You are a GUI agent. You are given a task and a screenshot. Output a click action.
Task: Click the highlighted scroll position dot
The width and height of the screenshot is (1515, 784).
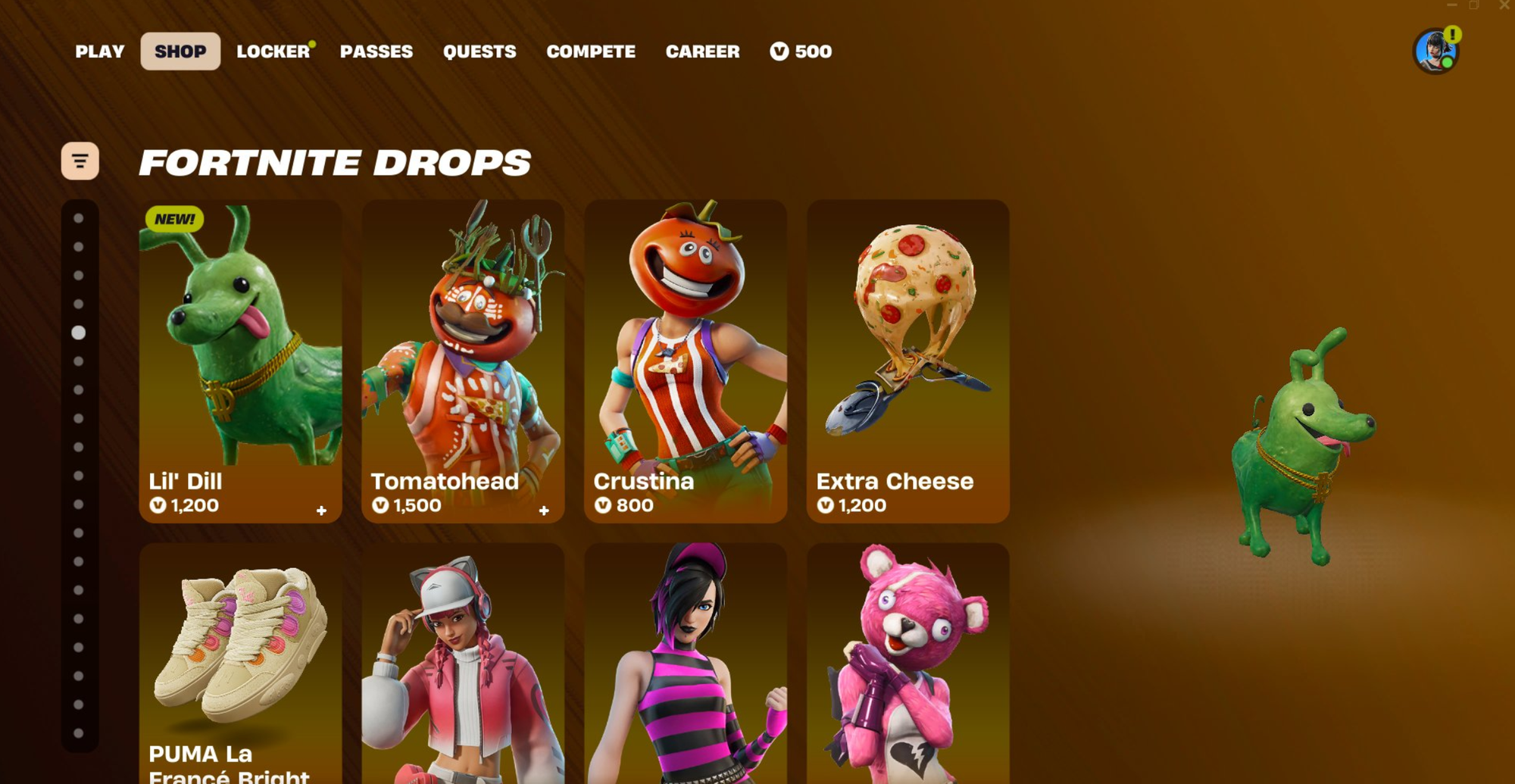(79, 330)
